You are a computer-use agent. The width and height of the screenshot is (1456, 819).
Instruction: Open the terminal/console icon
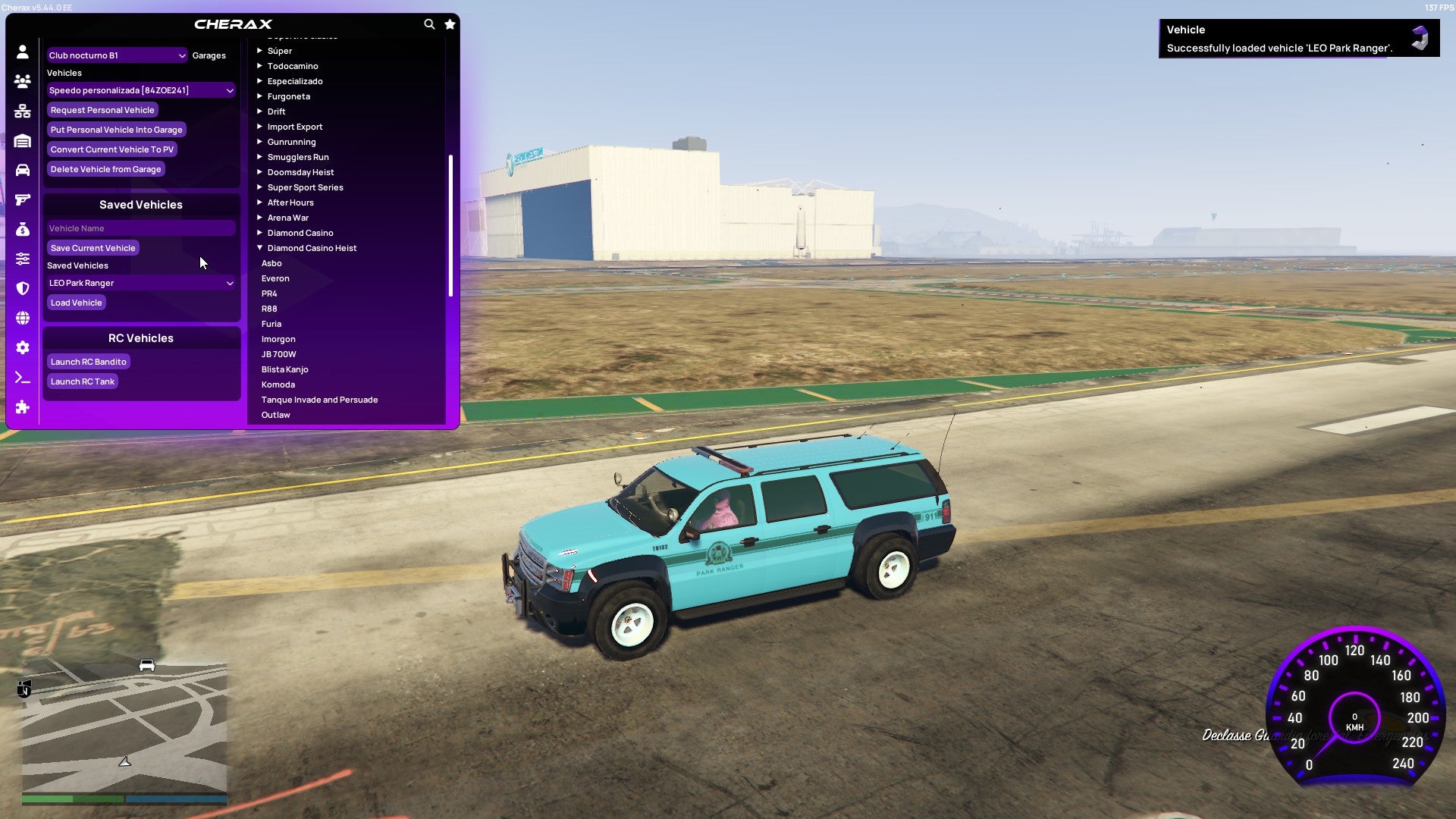(x=23, y=378)
